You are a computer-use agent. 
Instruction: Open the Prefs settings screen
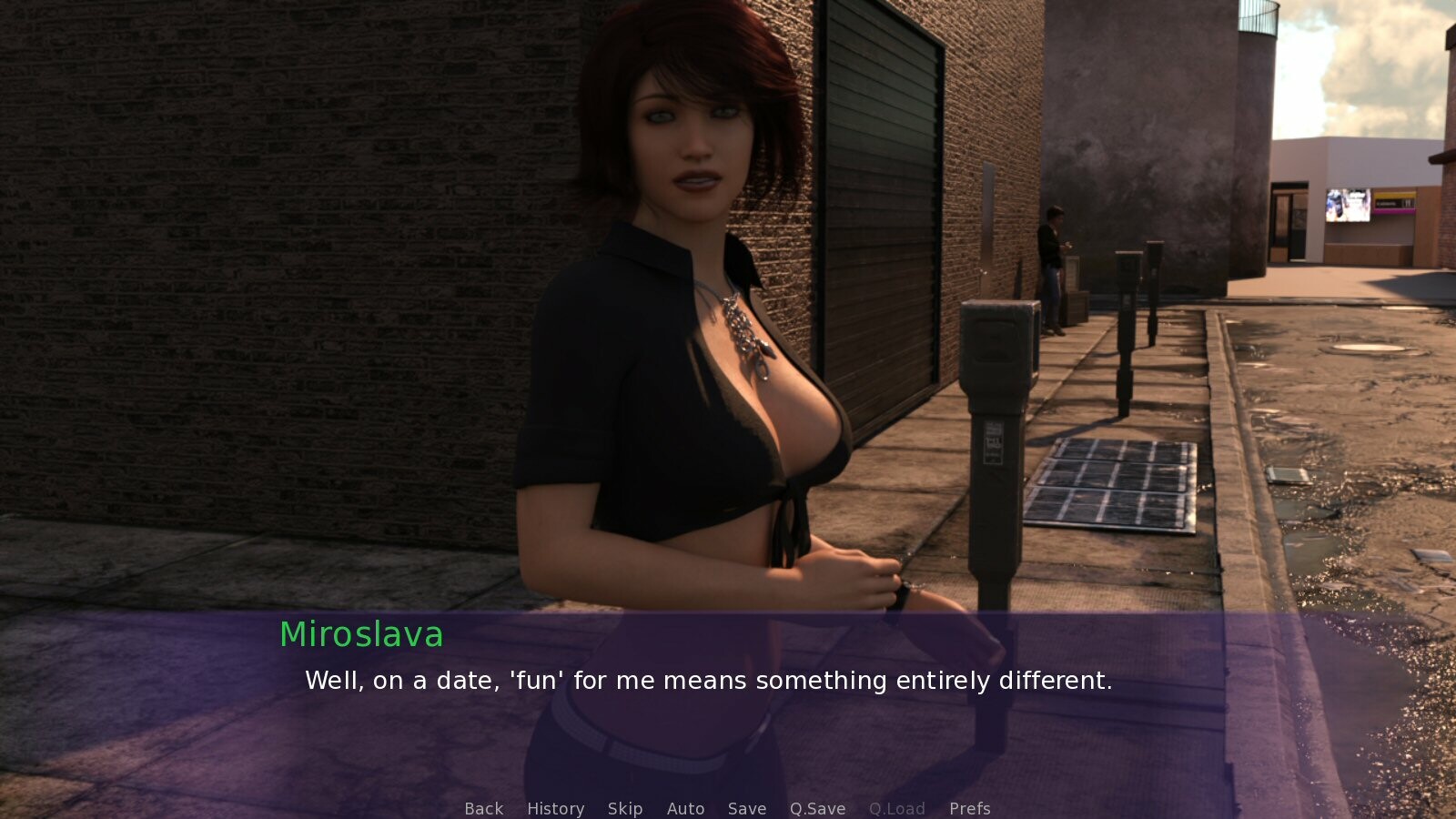(x=970, y=808)
